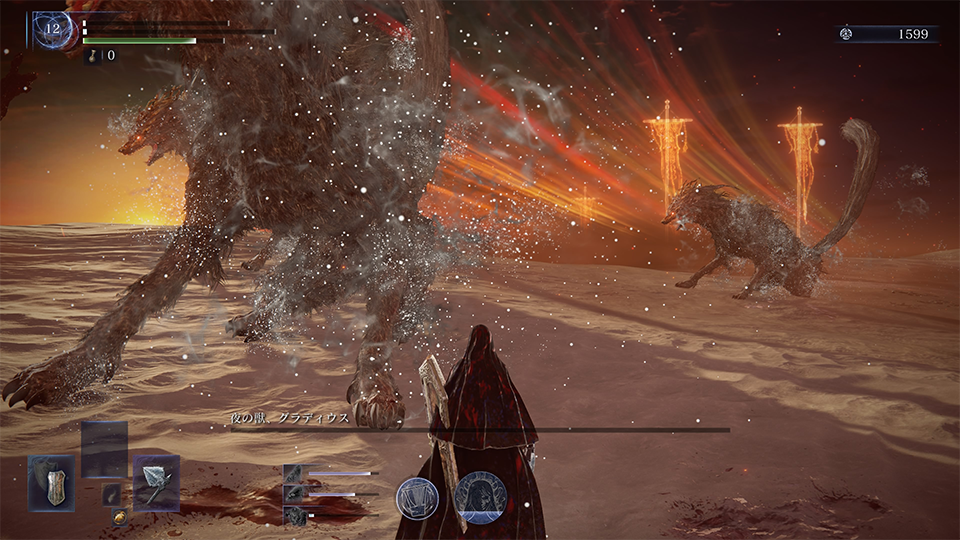The width and height of the screenshot is (960, 540).
Task: Click the level 12 character emblem
Action: [51, 30]
